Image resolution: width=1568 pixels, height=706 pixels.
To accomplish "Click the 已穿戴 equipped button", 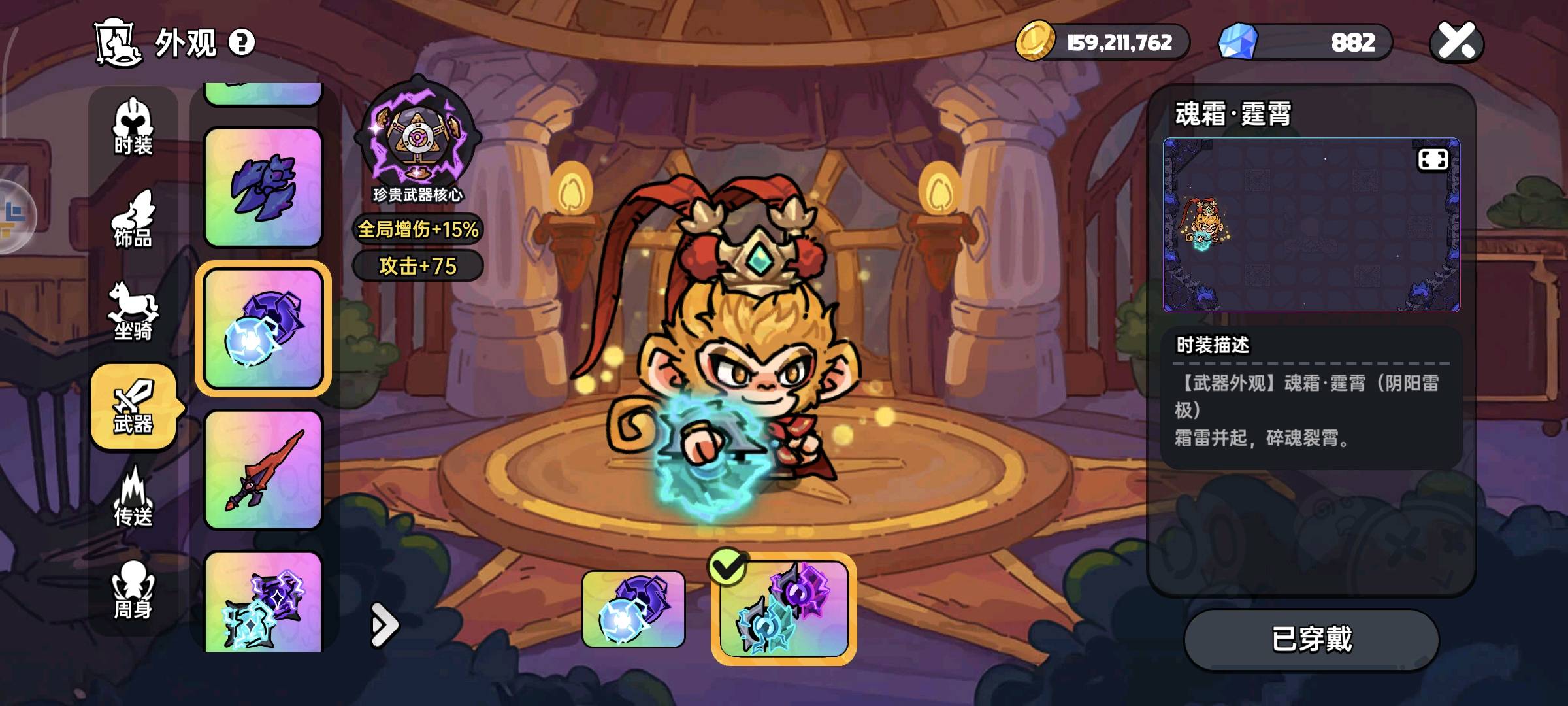I will click(1311, 639).
